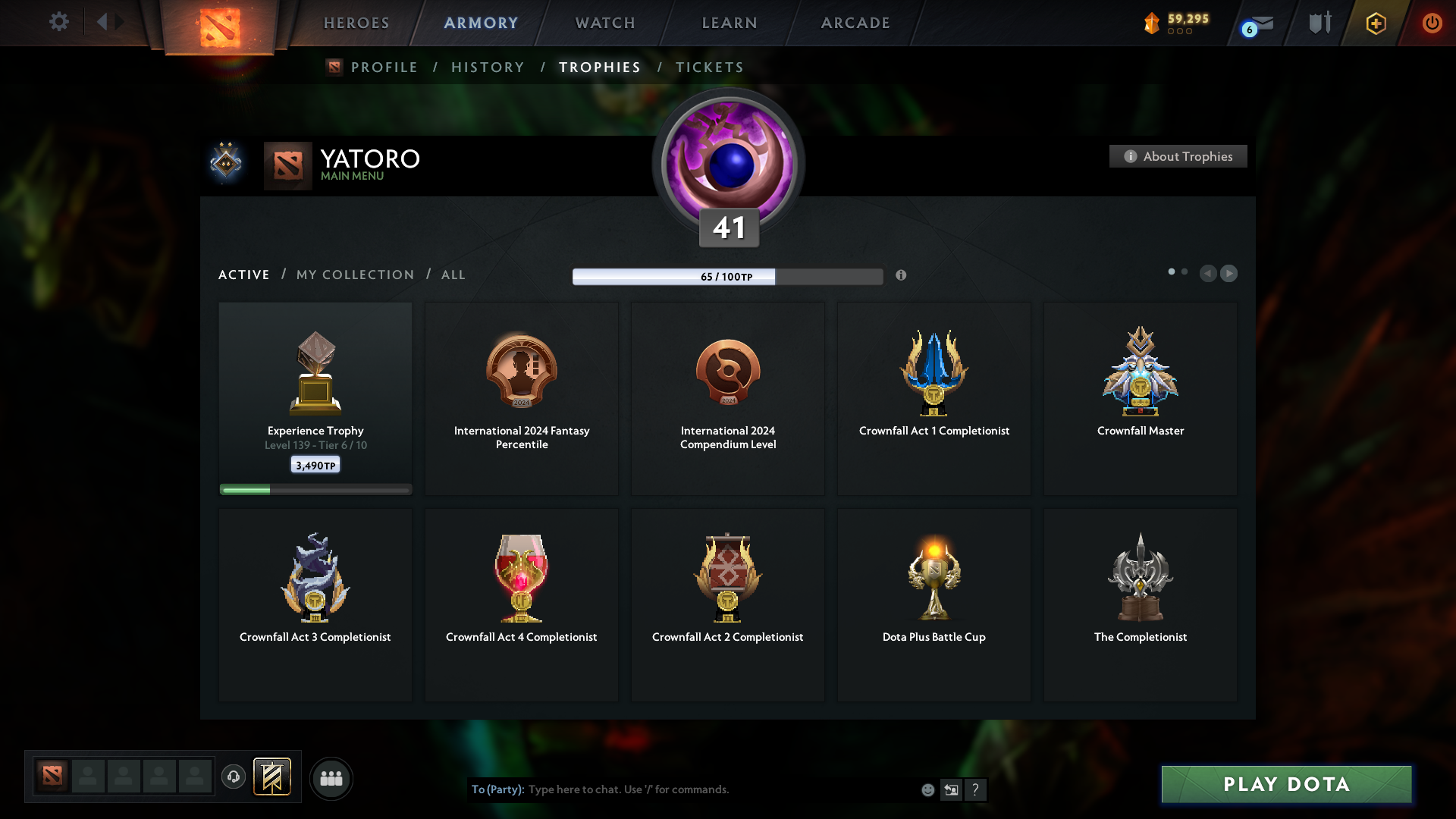
Task: Select the Crownfall Master trophy
Action: pyautogui.click(x=1140, y=398)
